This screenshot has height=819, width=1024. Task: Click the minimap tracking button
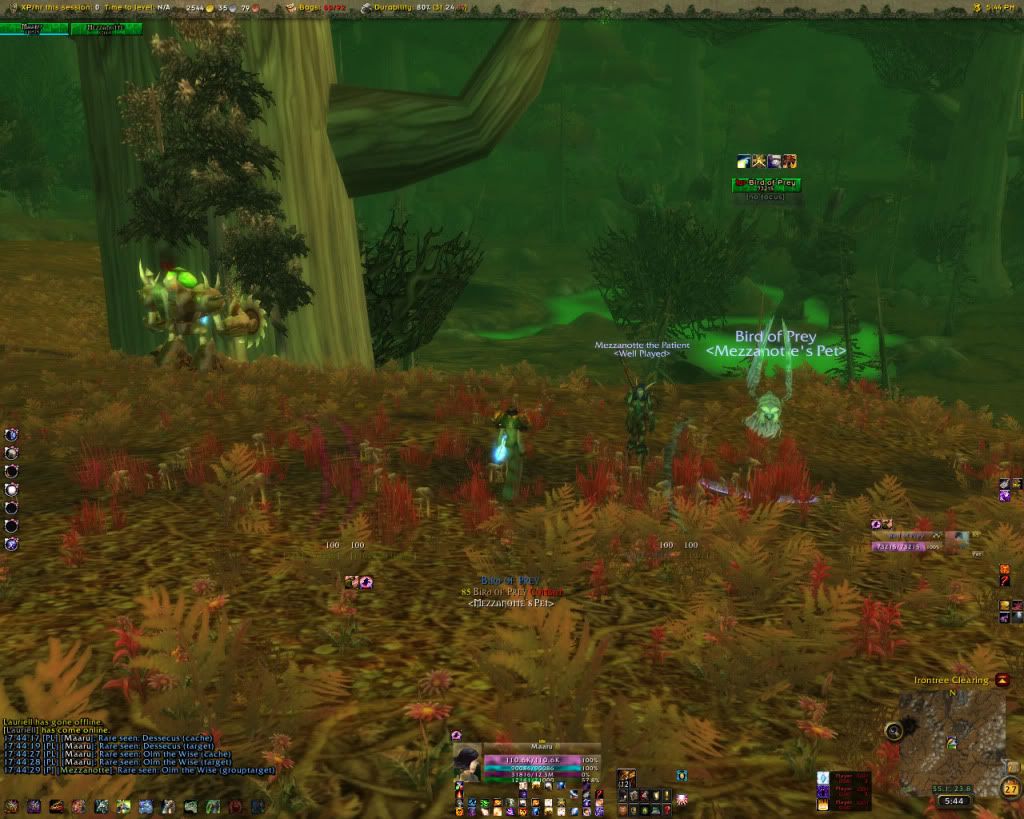point(893,731)
